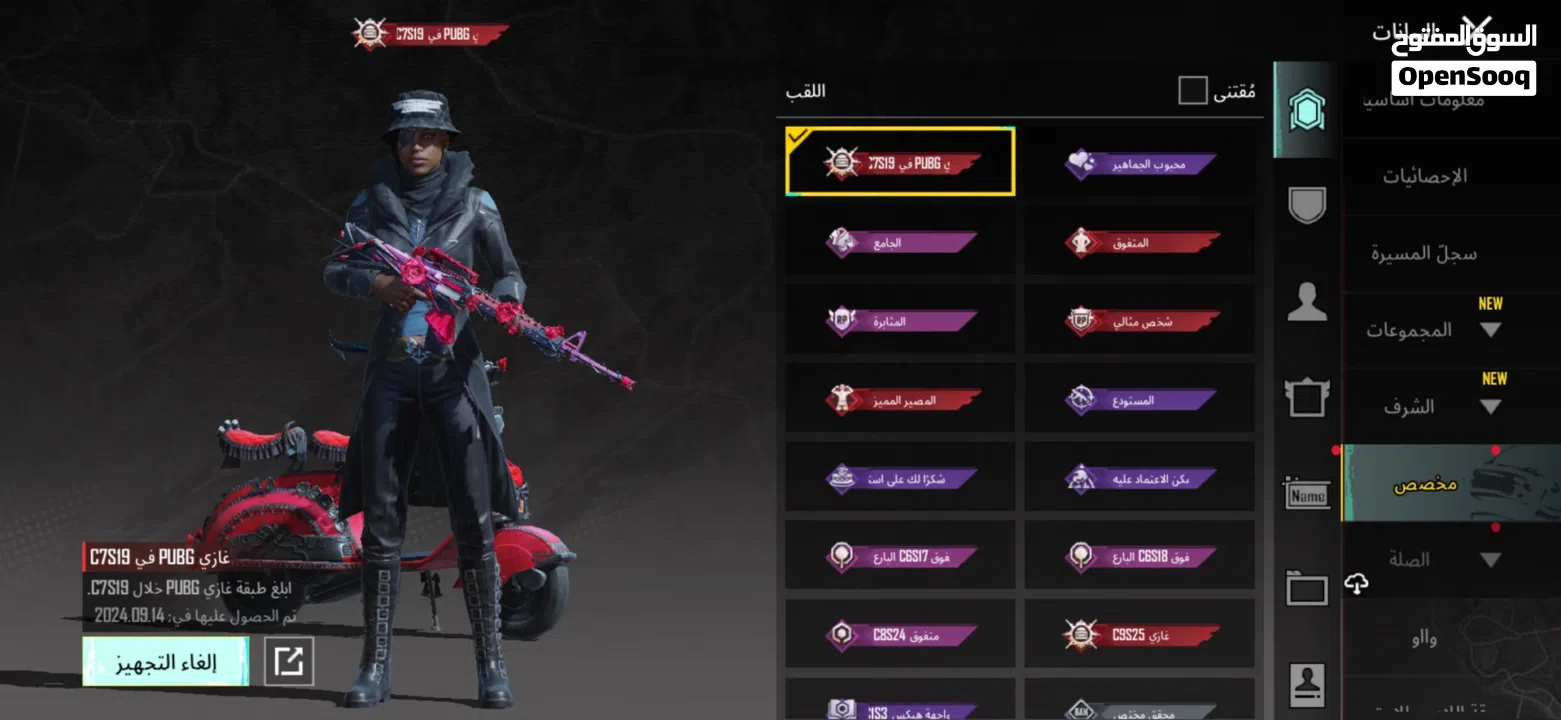Pick the المتفوق red title
Viewport: 1561px width, 720px height.
pos(1139,241)
